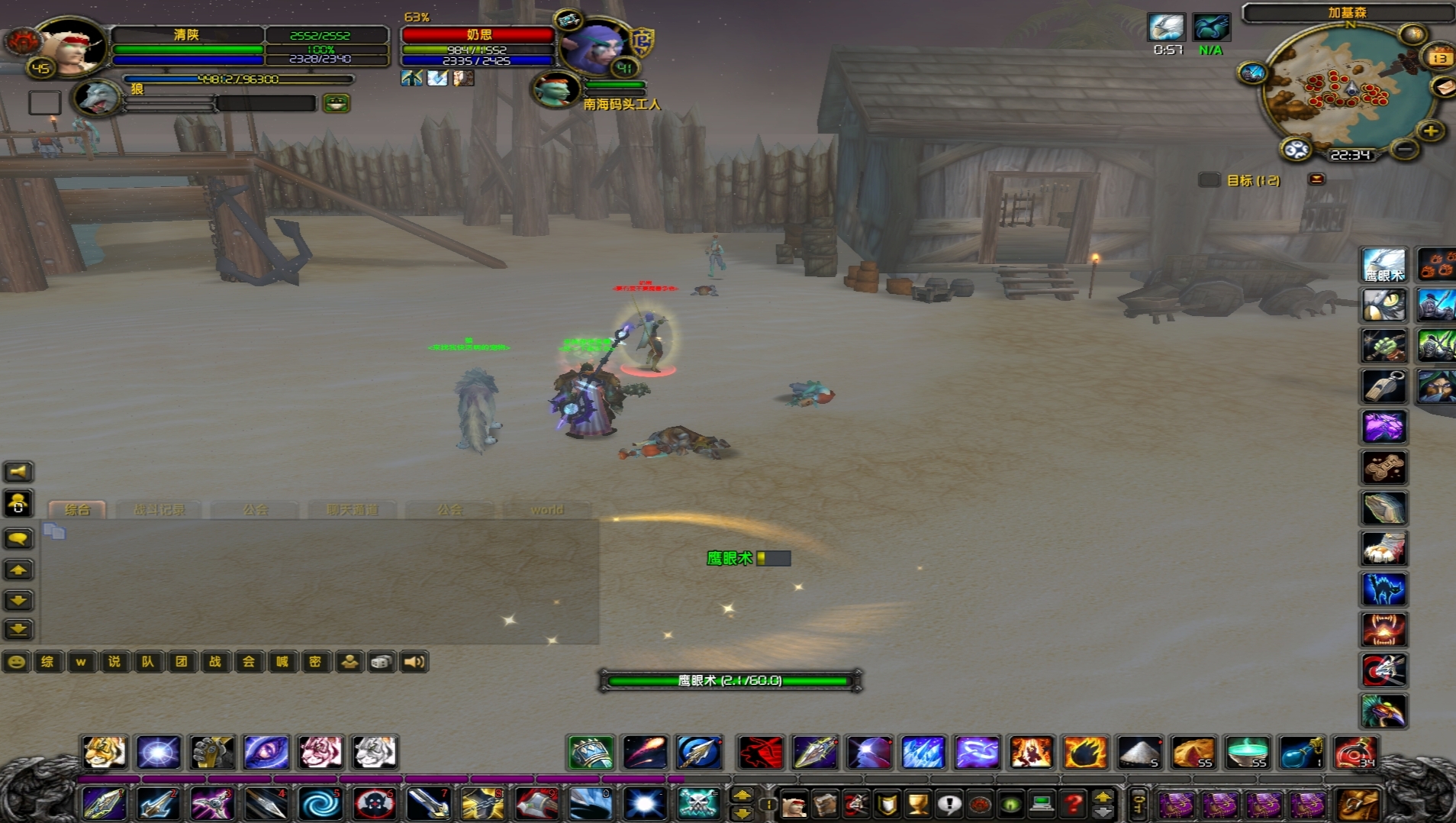The image size is (1456, 823).
Task: Collapse the 目标 objectives tracker arrow
Action: click(x=1316, y=179)
